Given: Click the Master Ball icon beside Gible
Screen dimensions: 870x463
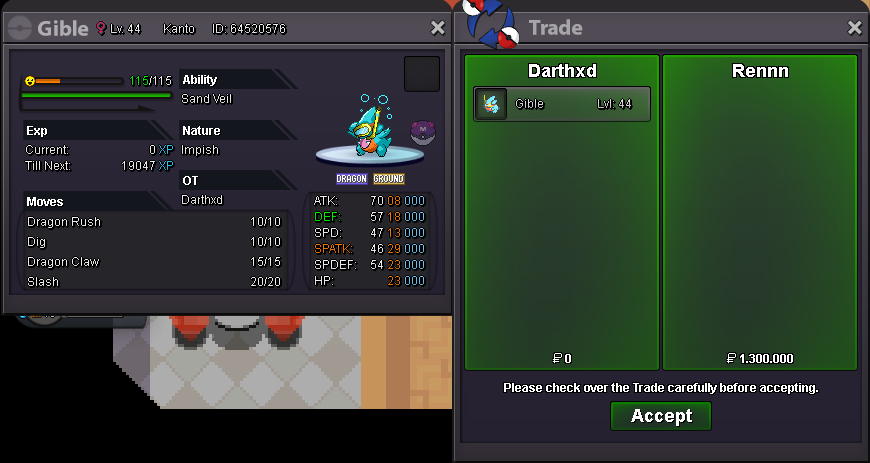Looking at the screenshot, I should (422, 132).
